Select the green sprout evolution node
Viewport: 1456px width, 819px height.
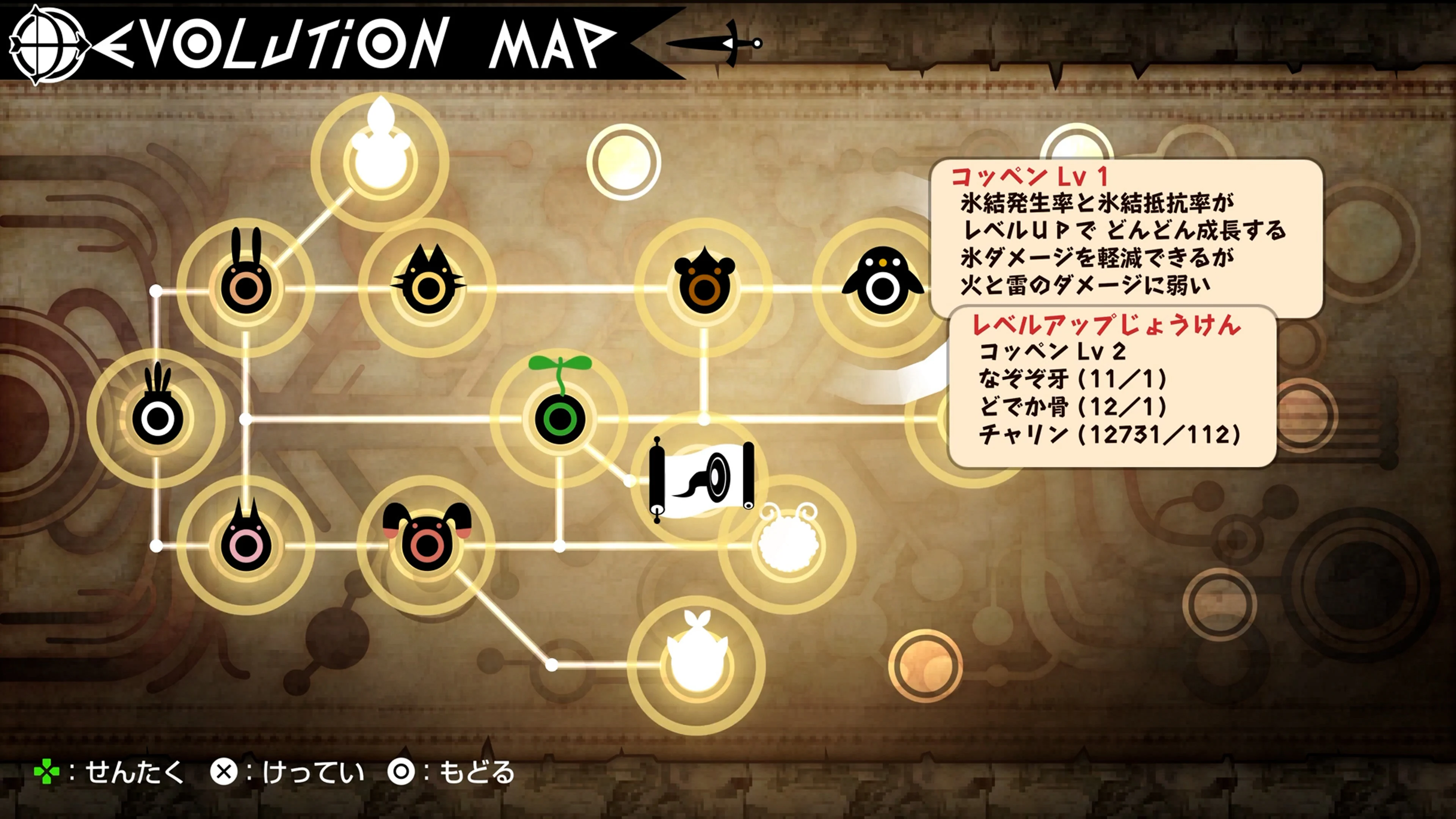pos(560,419)
